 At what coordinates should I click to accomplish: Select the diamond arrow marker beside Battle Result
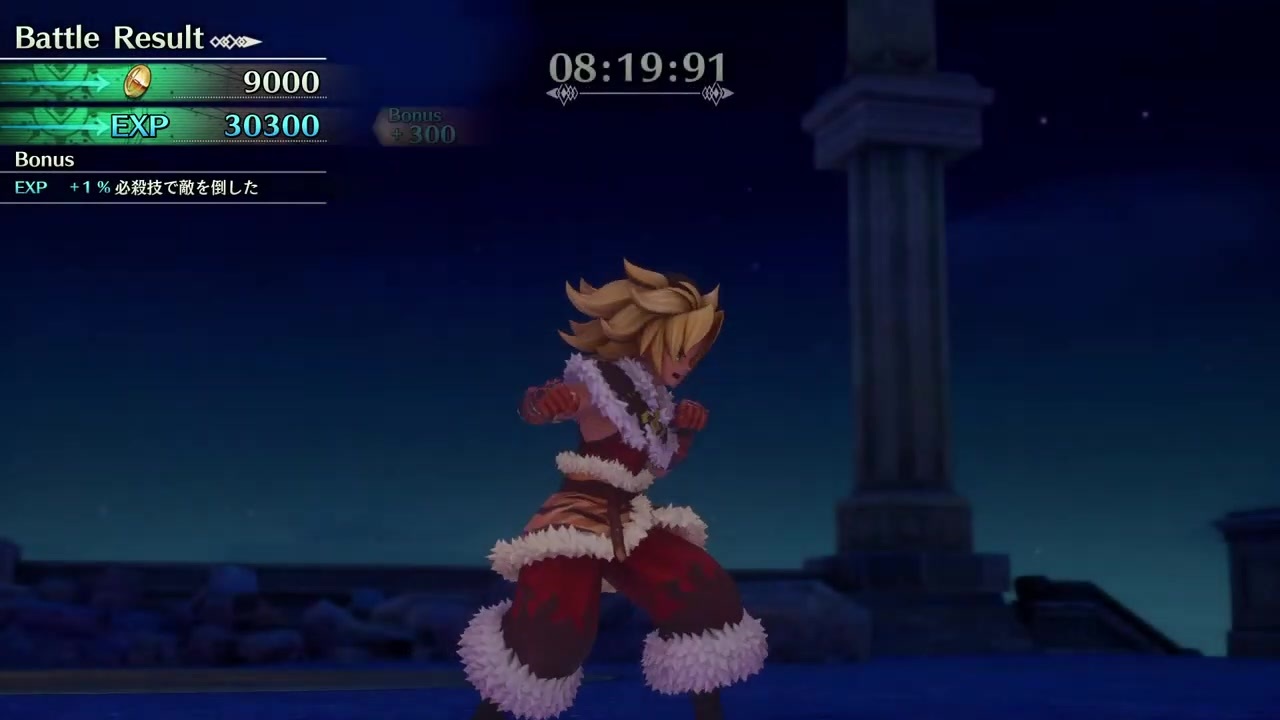point(234,40)
